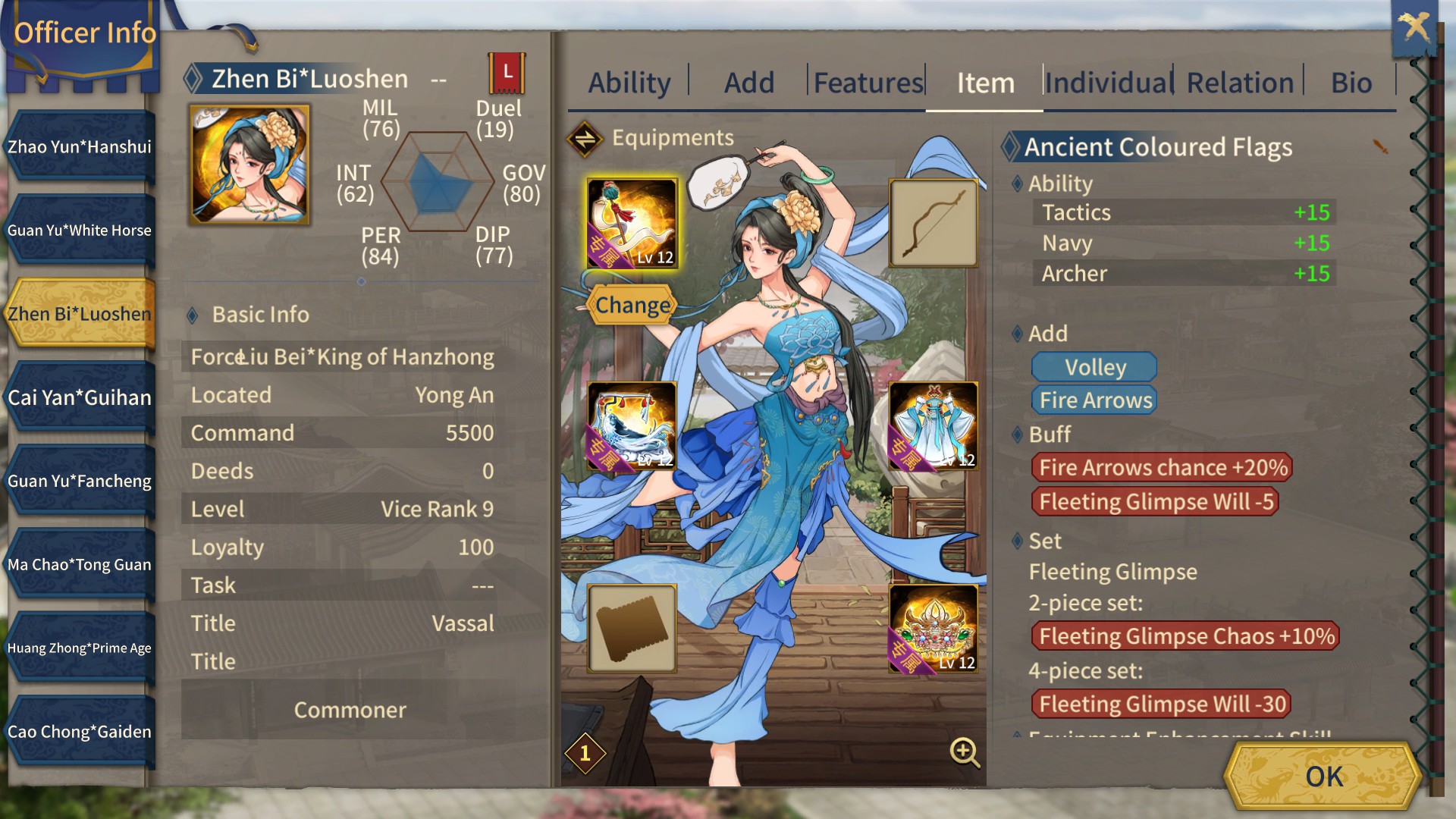
Task: Select officer Zhao Yun*Hanshui
Action: coord(80,147)
